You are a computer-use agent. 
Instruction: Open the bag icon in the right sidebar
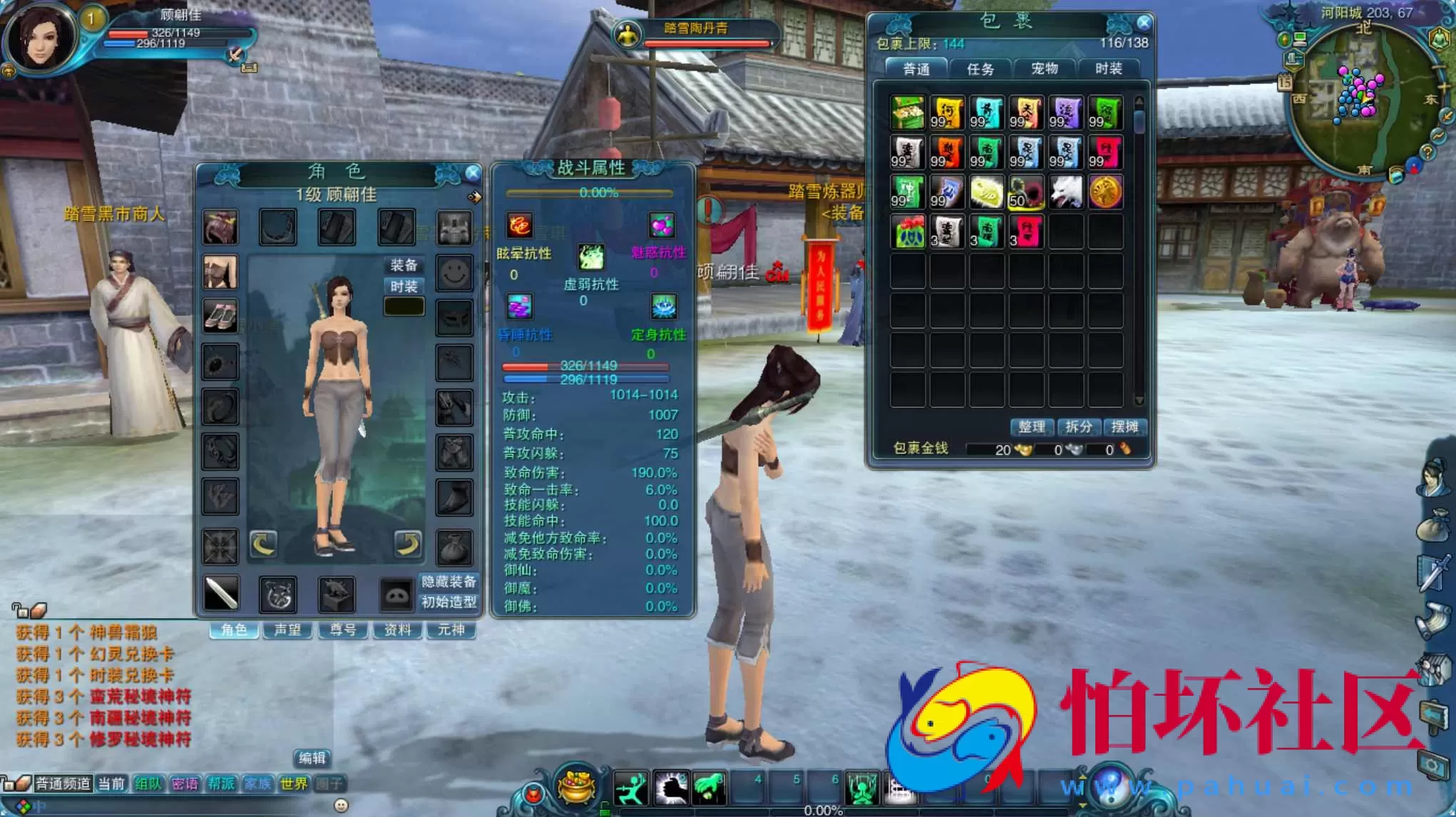[1434, 525]
